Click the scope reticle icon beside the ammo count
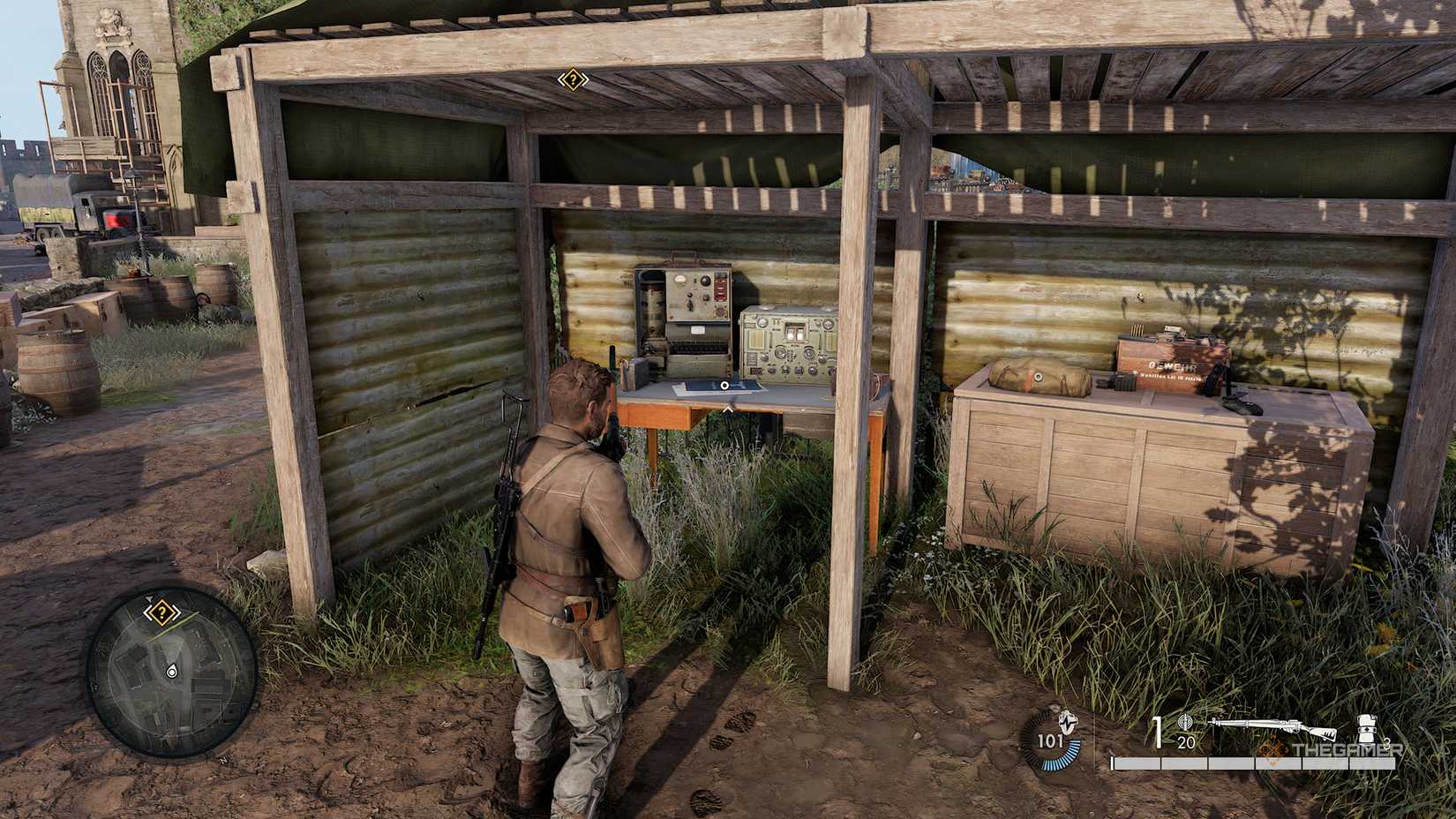 1186,724
